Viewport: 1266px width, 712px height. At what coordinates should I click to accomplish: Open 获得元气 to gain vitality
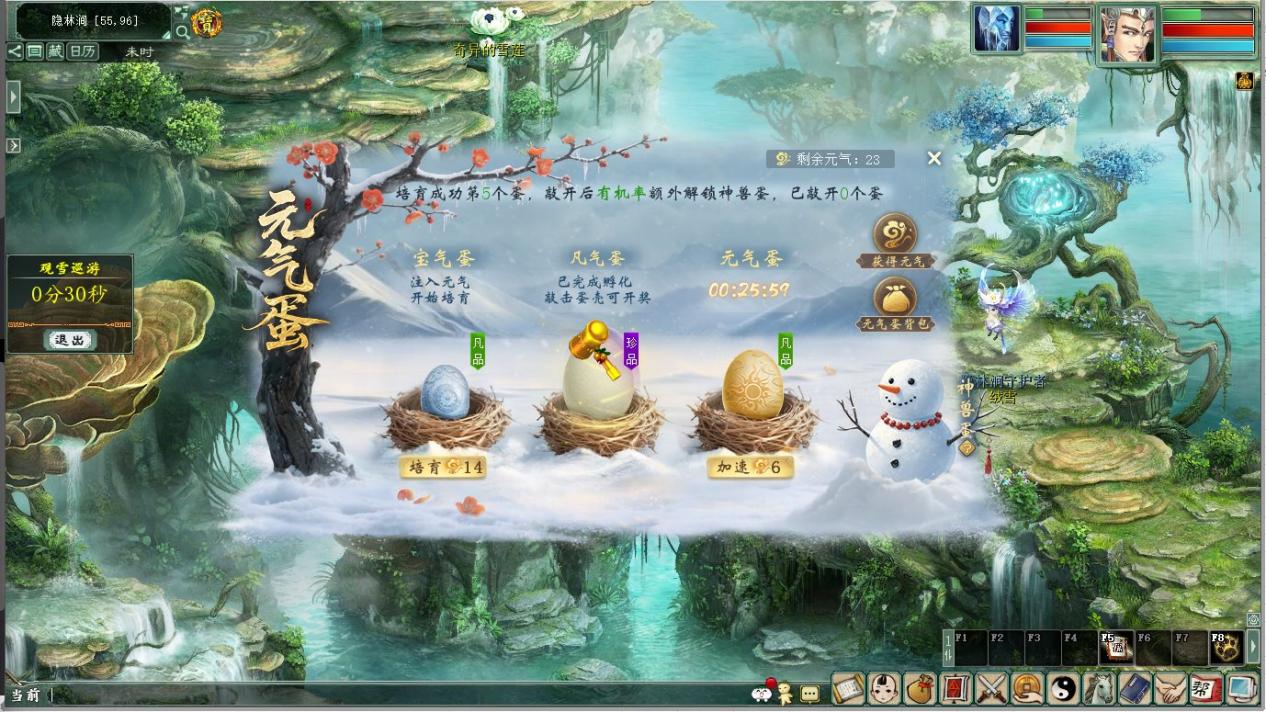895,240
